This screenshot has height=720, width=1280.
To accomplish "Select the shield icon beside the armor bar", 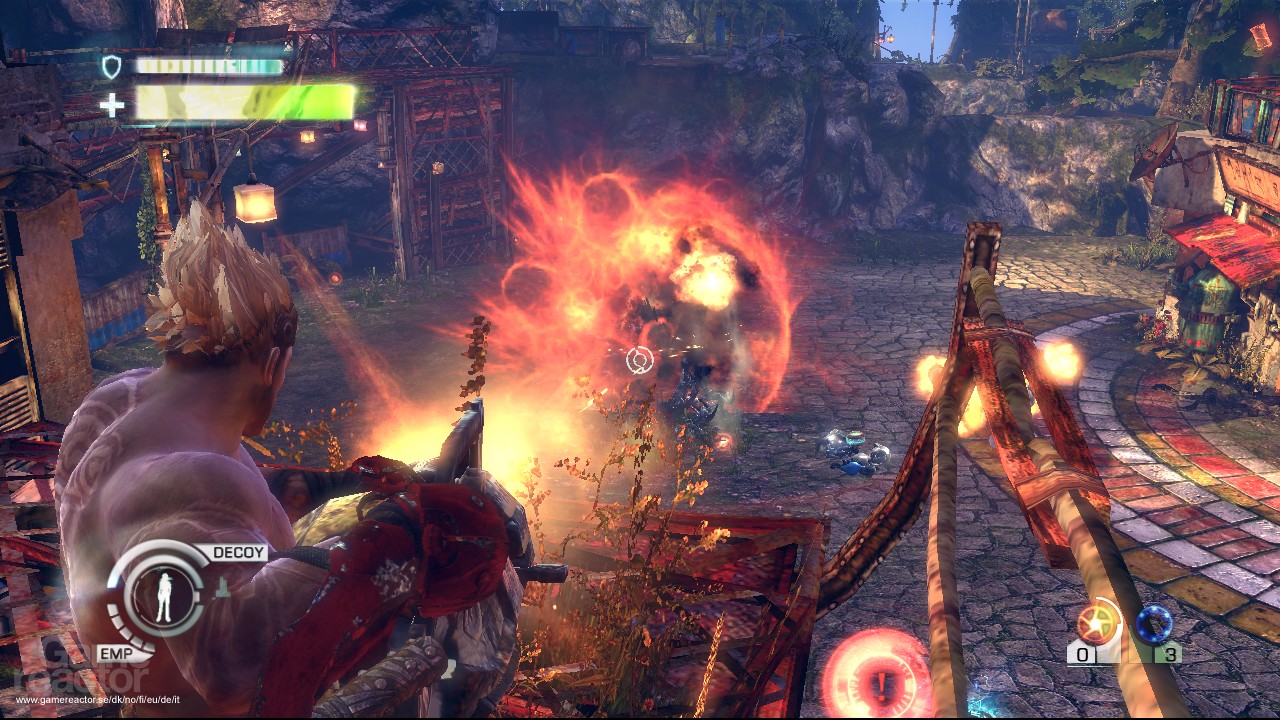I will point(113,64).
